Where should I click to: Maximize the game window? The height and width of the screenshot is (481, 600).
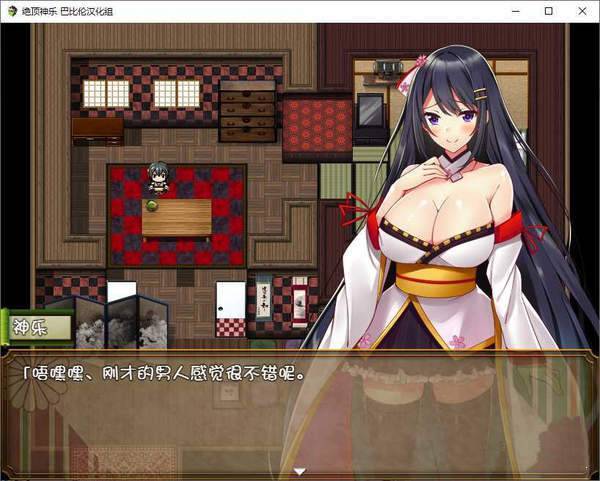coord(548,11)
